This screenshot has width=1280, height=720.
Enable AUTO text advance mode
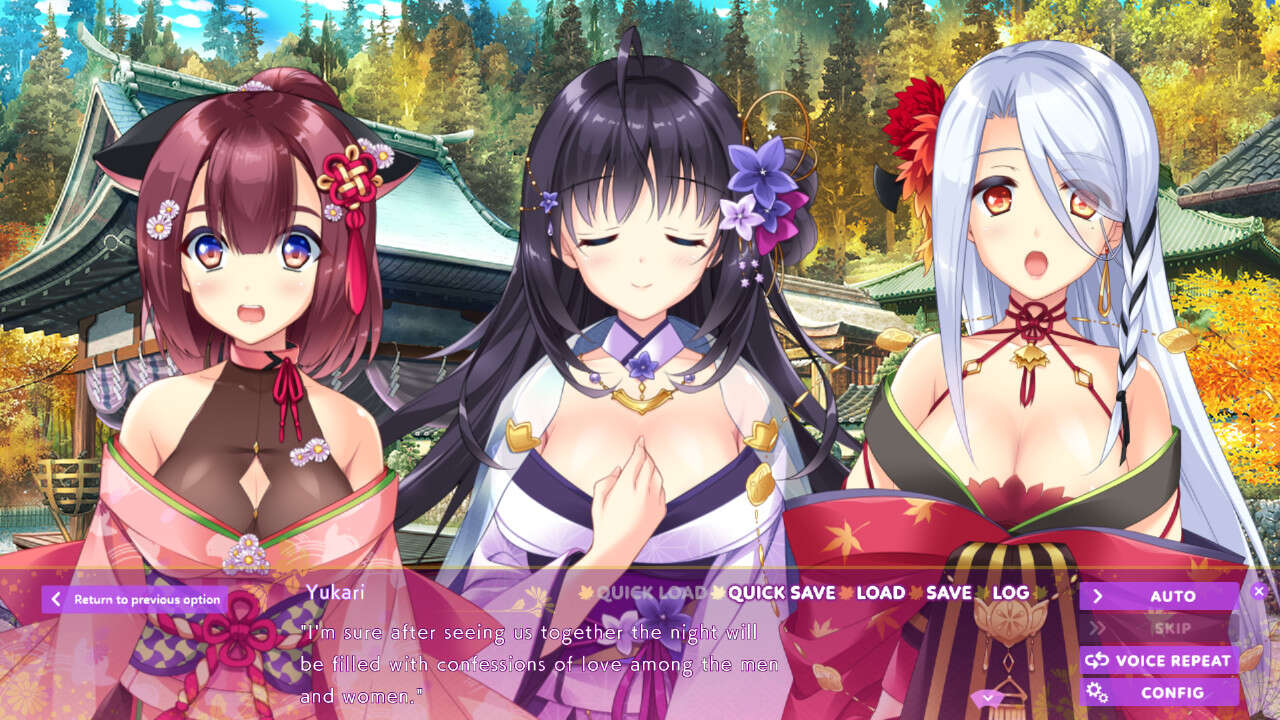(1168, 595)
